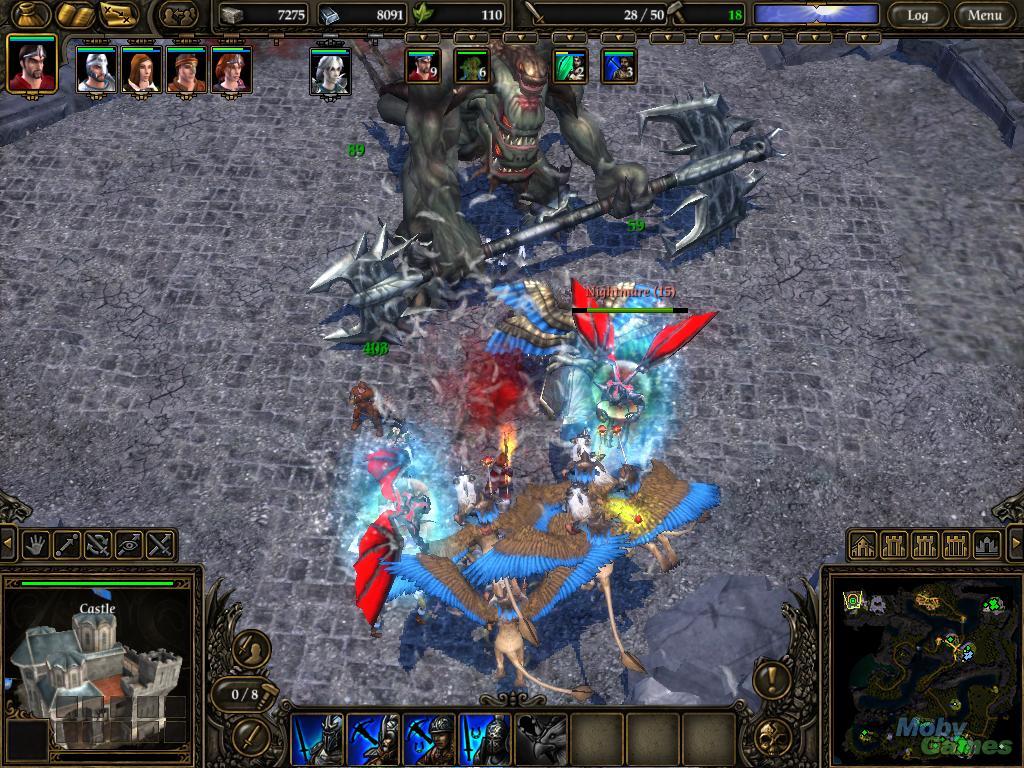Activate the eye patrol command button

(129, 545)
